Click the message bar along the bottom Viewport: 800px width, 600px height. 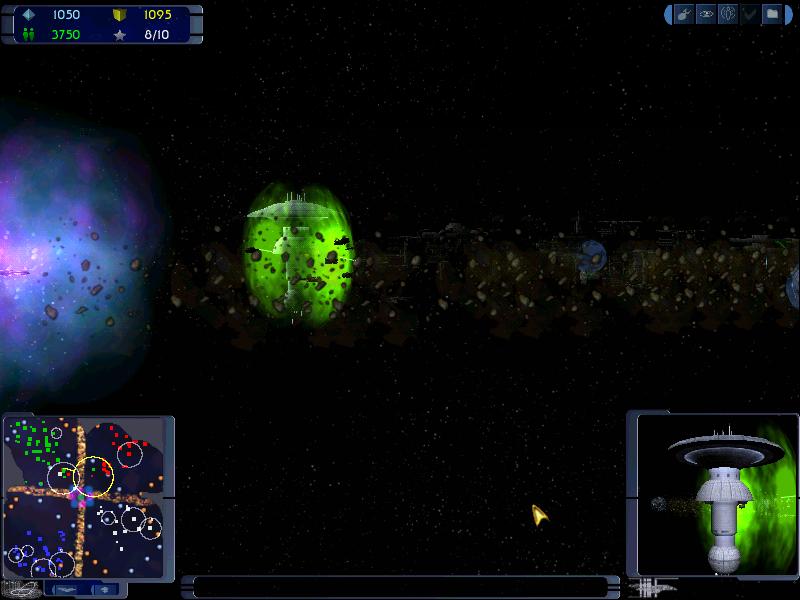[x=400, y=586]
